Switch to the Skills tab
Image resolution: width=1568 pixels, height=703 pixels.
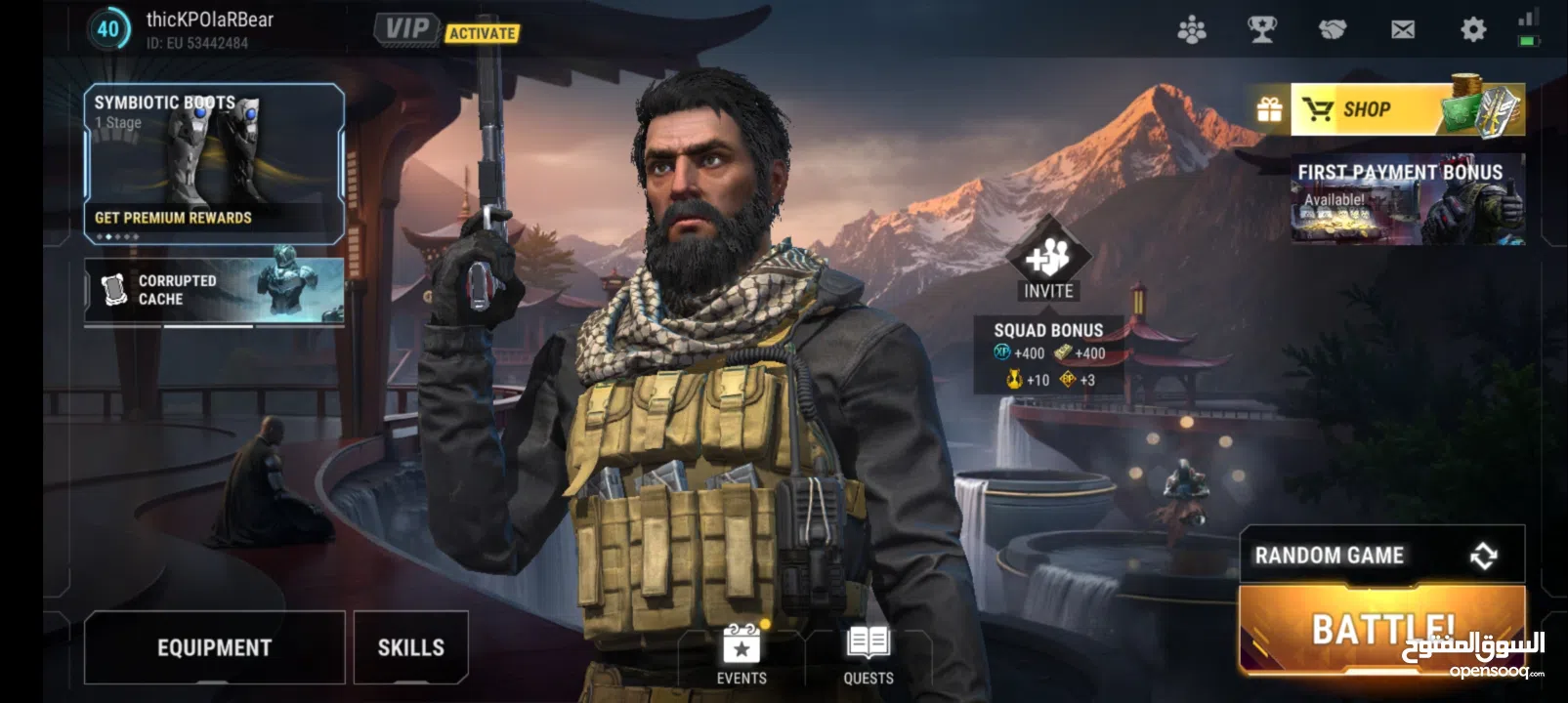pos(411,646)
